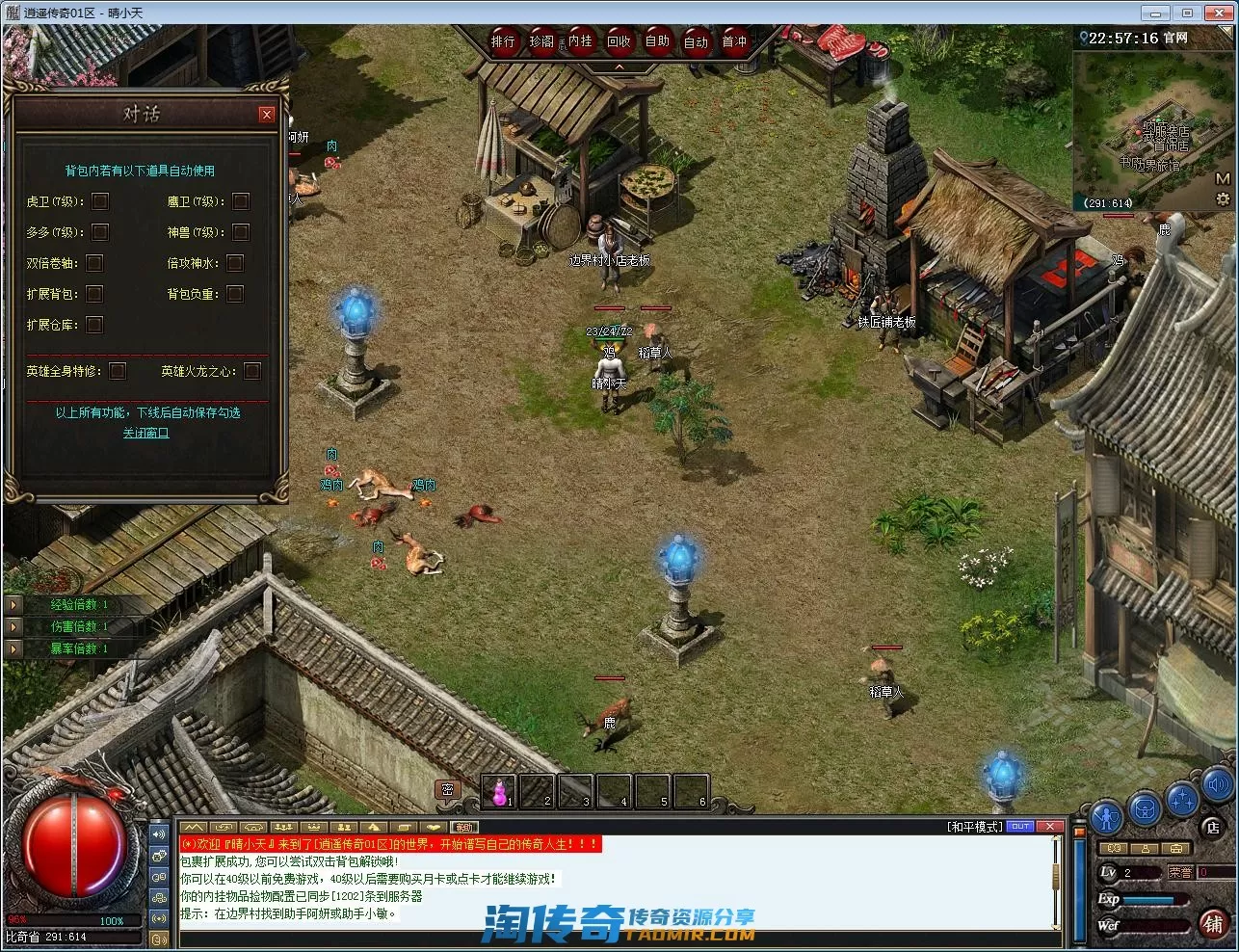
Task: Open the 珍阁 shop button
Action: tap(541, 41)
